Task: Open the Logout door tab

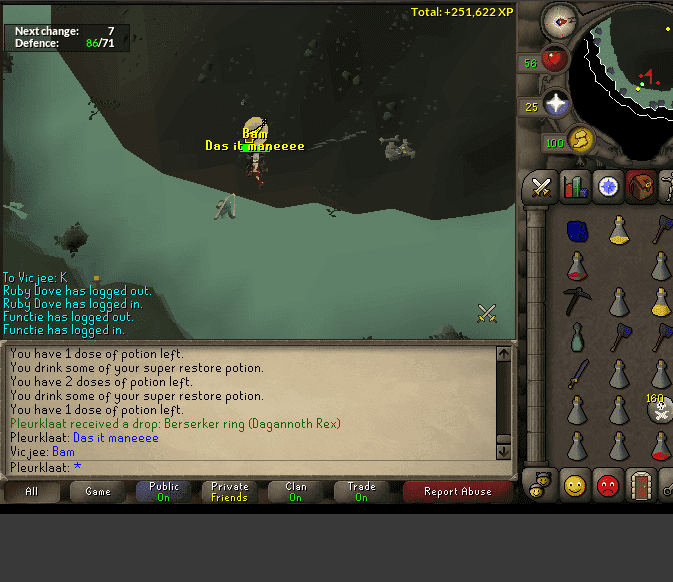Action: click(641, 485)
